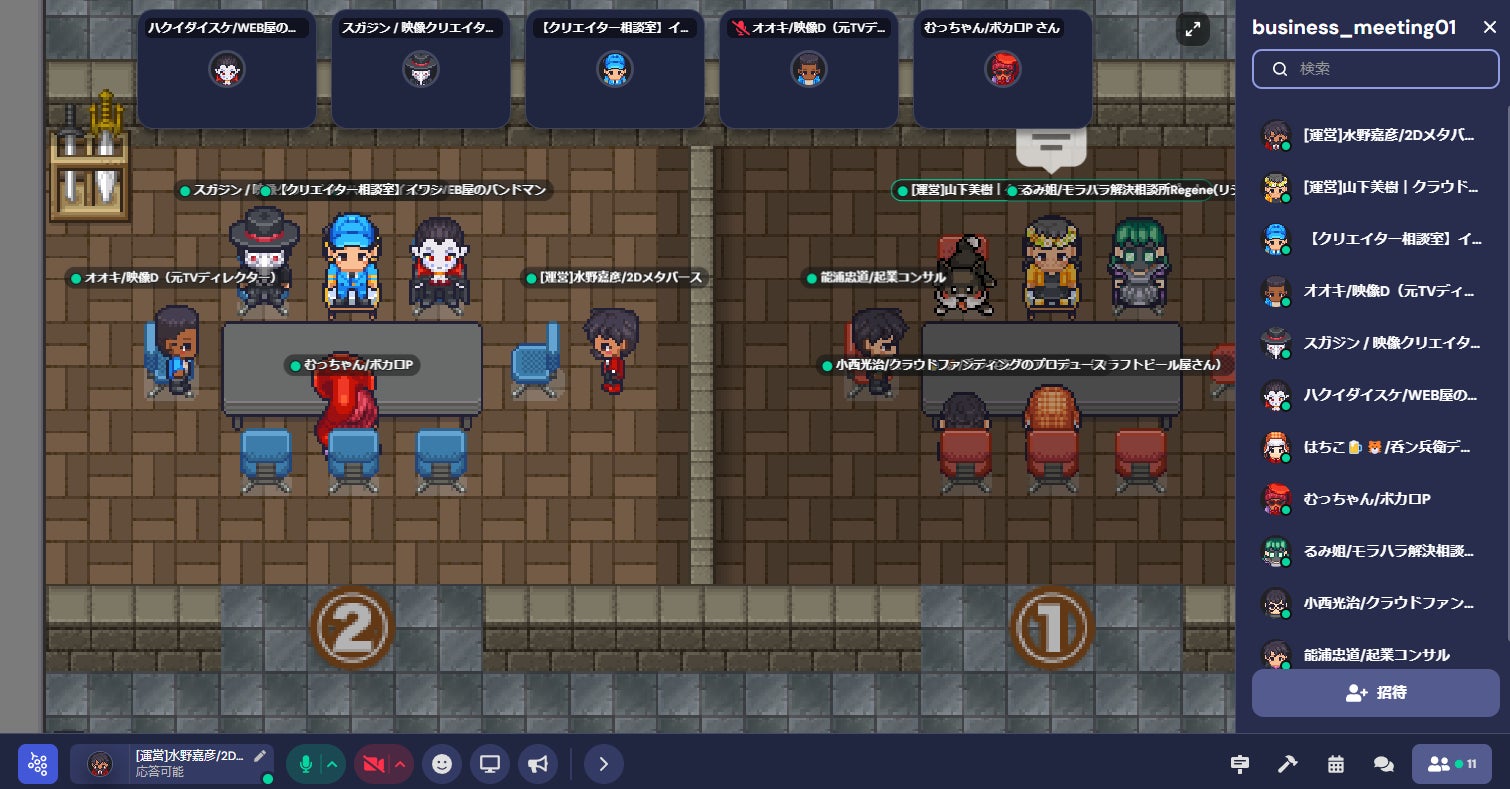1510x789 pixels.
Task: Open the emoji reactions picker
Action: (x=441, y=764)
